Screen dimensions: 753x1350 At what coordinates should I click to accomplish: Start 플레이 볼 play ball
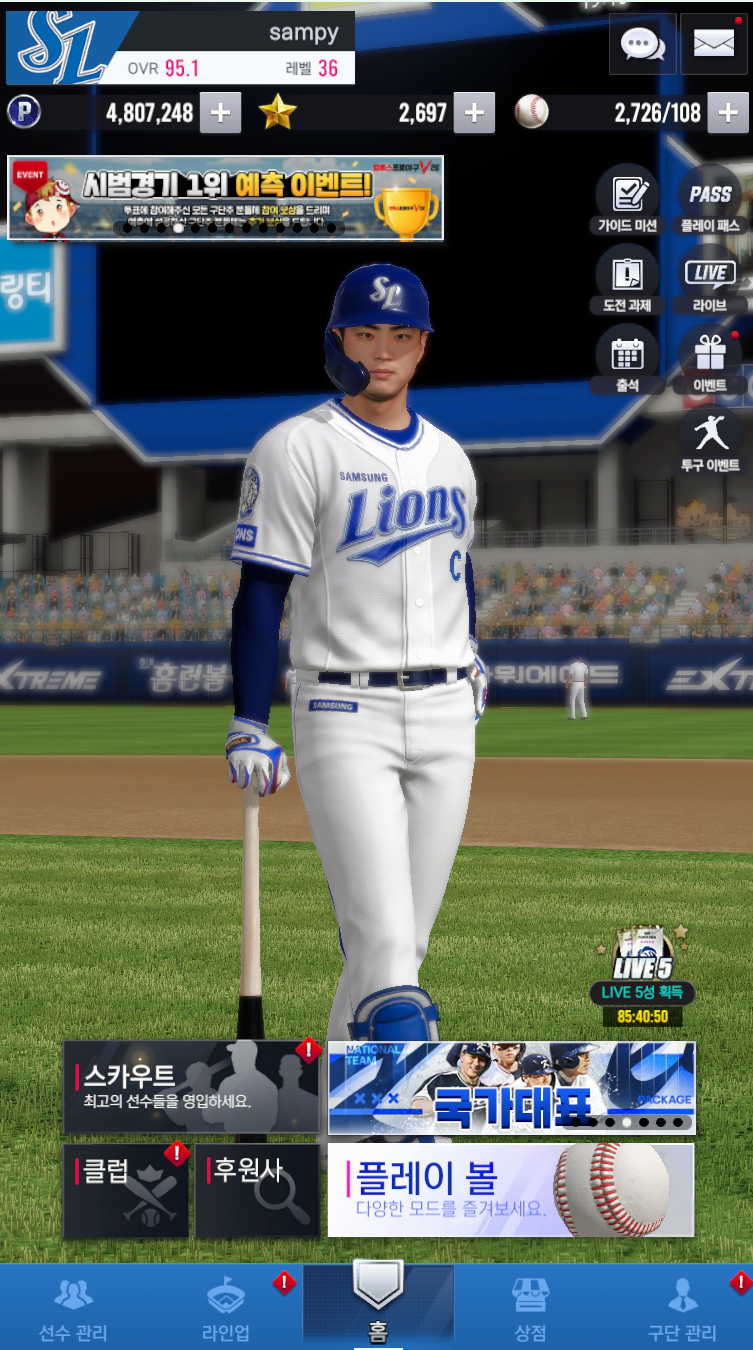click(x=511, y=1190)
